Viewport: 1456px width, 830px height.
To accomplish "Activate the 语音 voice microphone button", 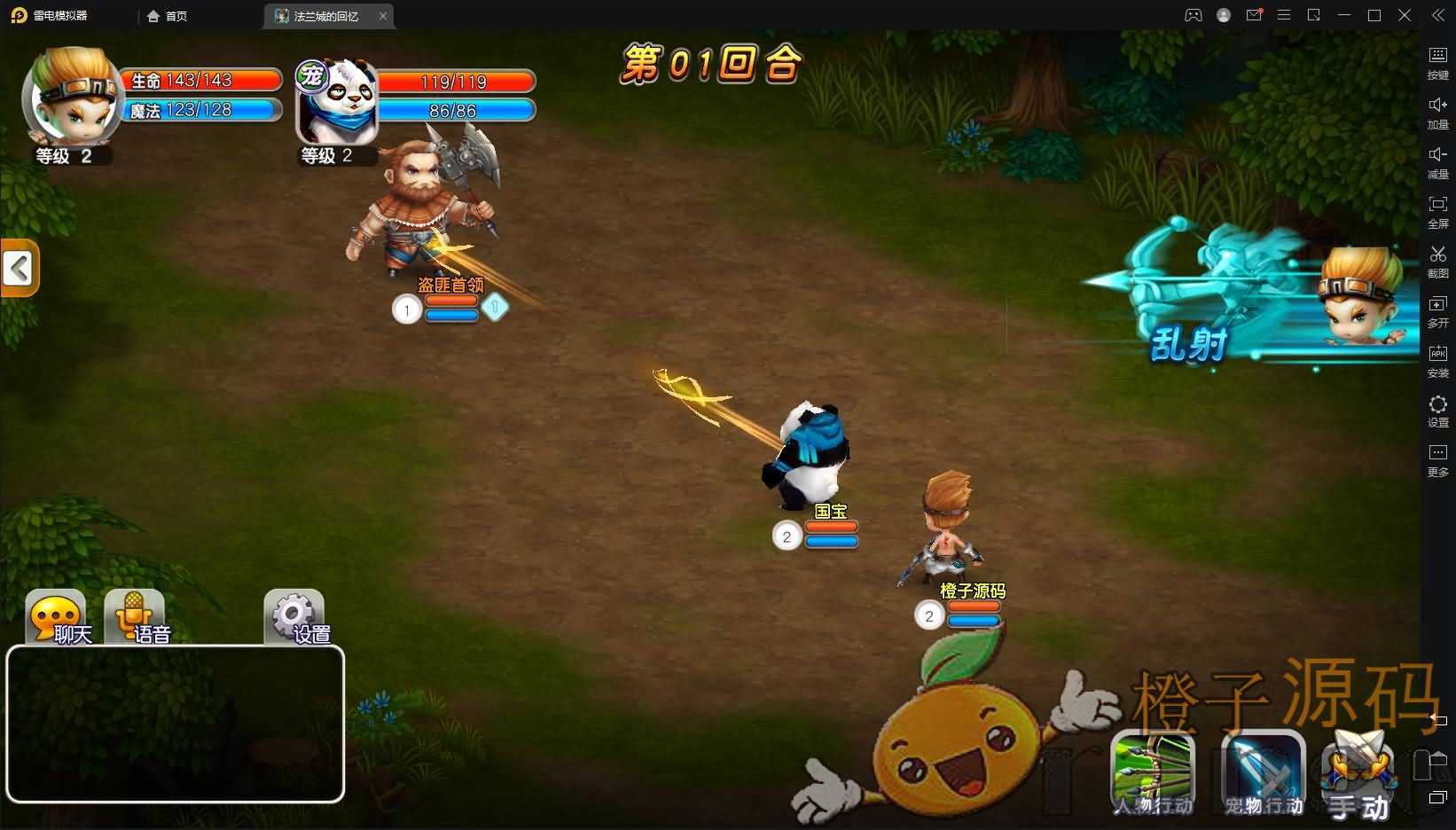I will (x=135, y=617).
